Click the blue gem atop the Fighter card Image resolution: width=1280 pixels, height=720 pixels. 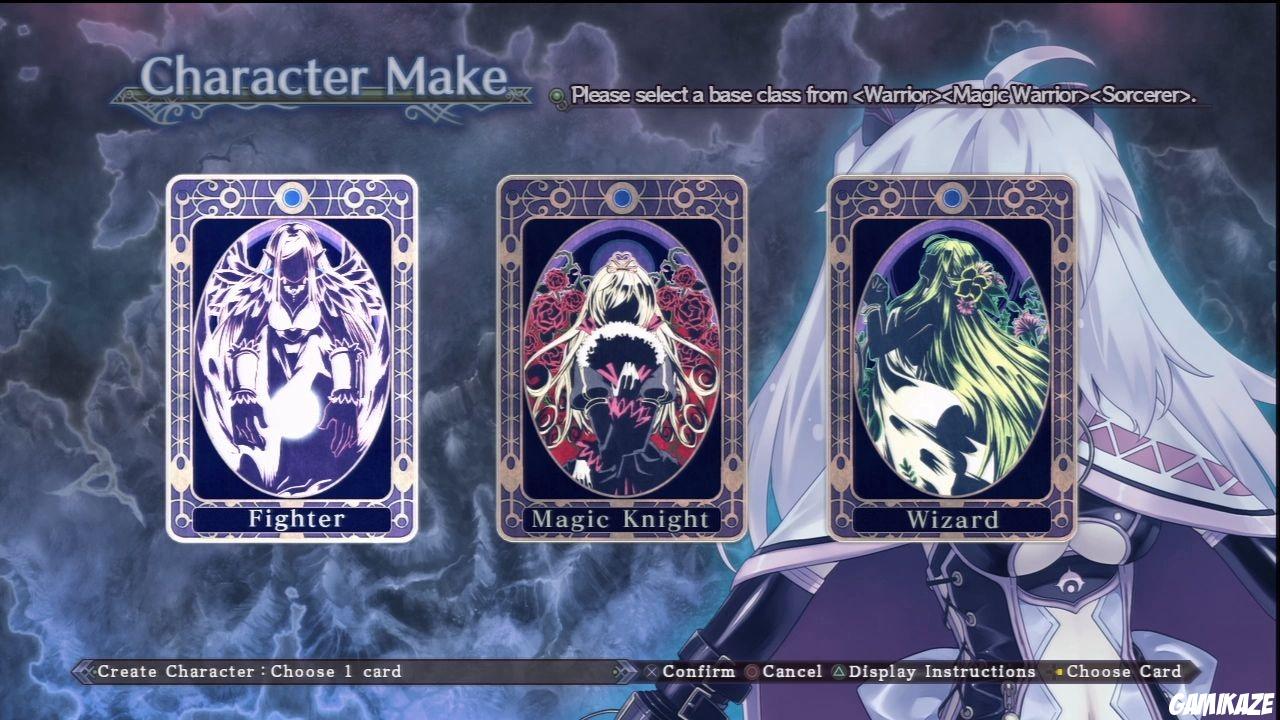[x=291, y=198]
